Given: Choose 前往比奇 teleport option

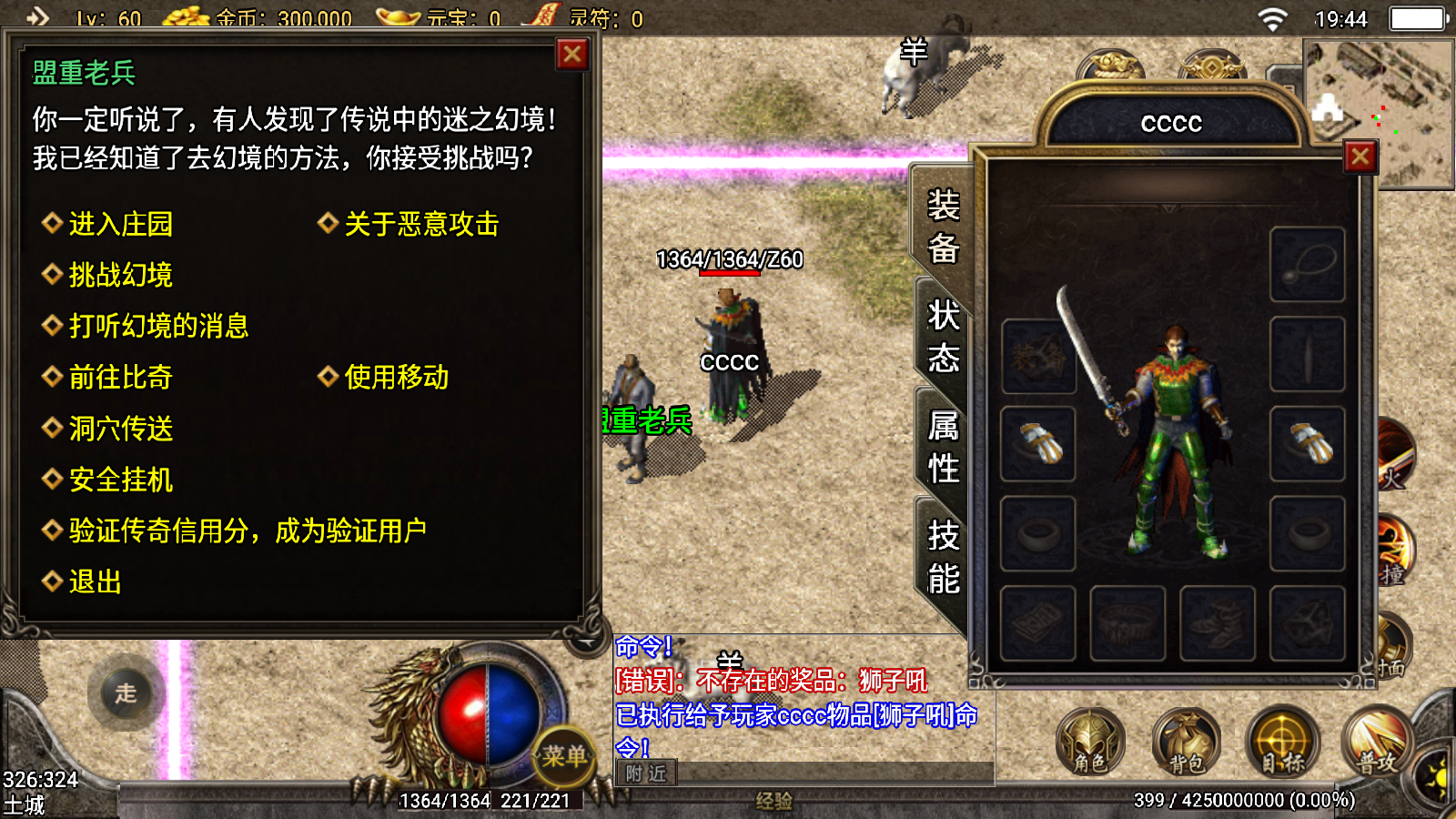Looking at the screenshot, I should click(120, 377).
